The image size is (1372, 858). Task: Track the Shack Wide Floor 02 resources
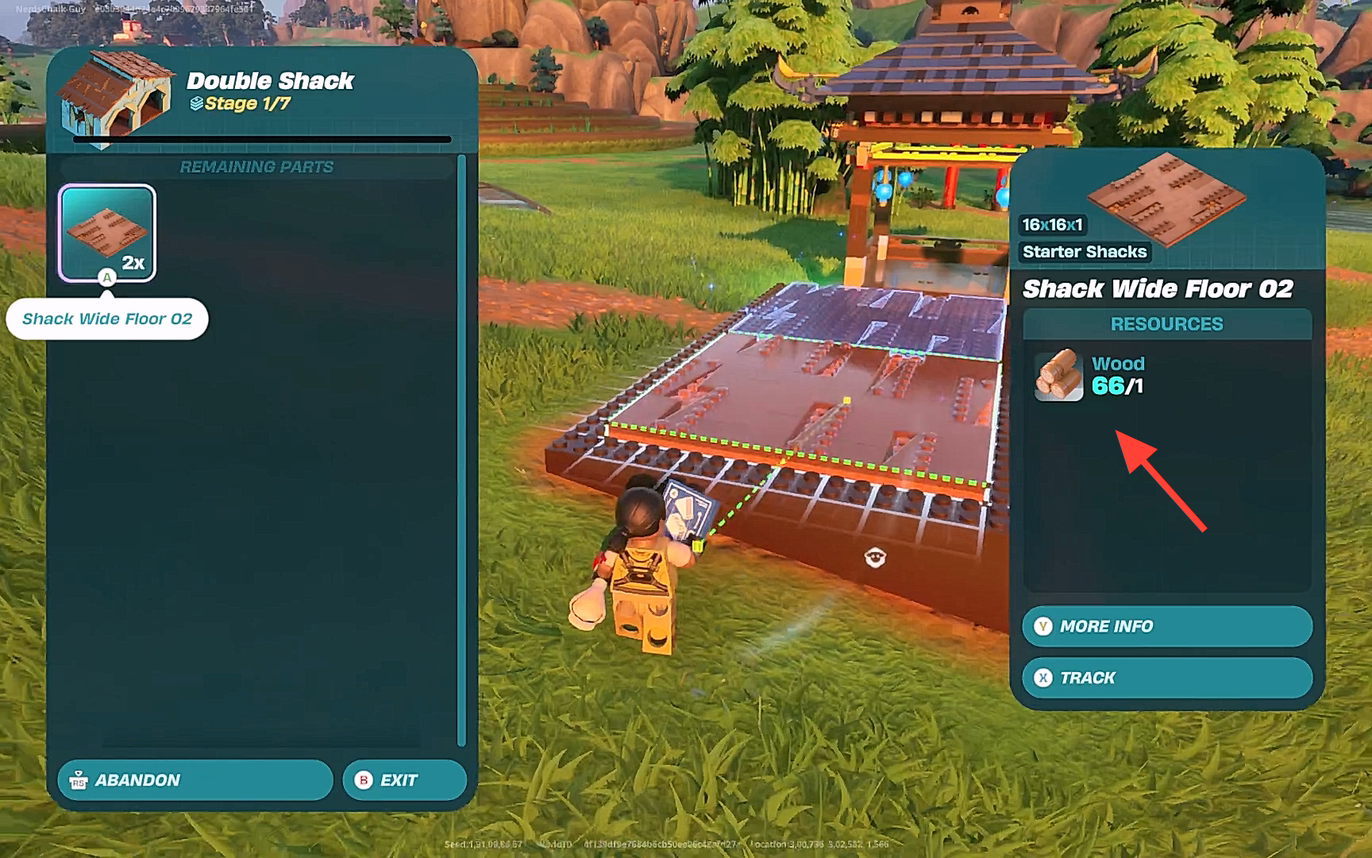[1166, 678]
